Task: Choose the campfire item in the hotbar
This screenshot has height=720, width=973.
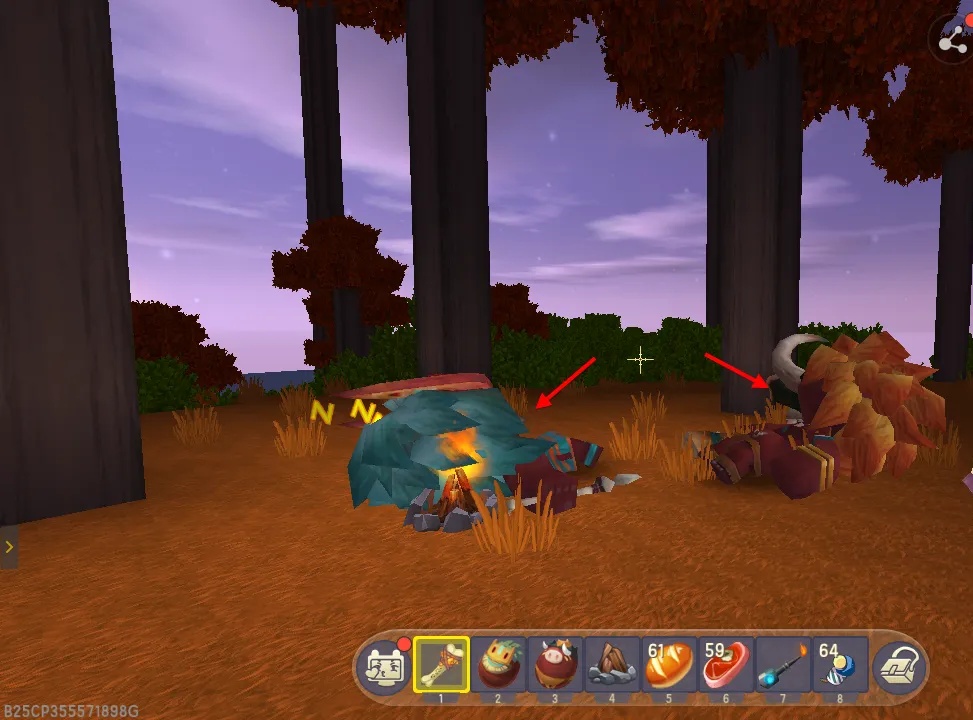Action: pyautogui.click(x=612, y=663)
